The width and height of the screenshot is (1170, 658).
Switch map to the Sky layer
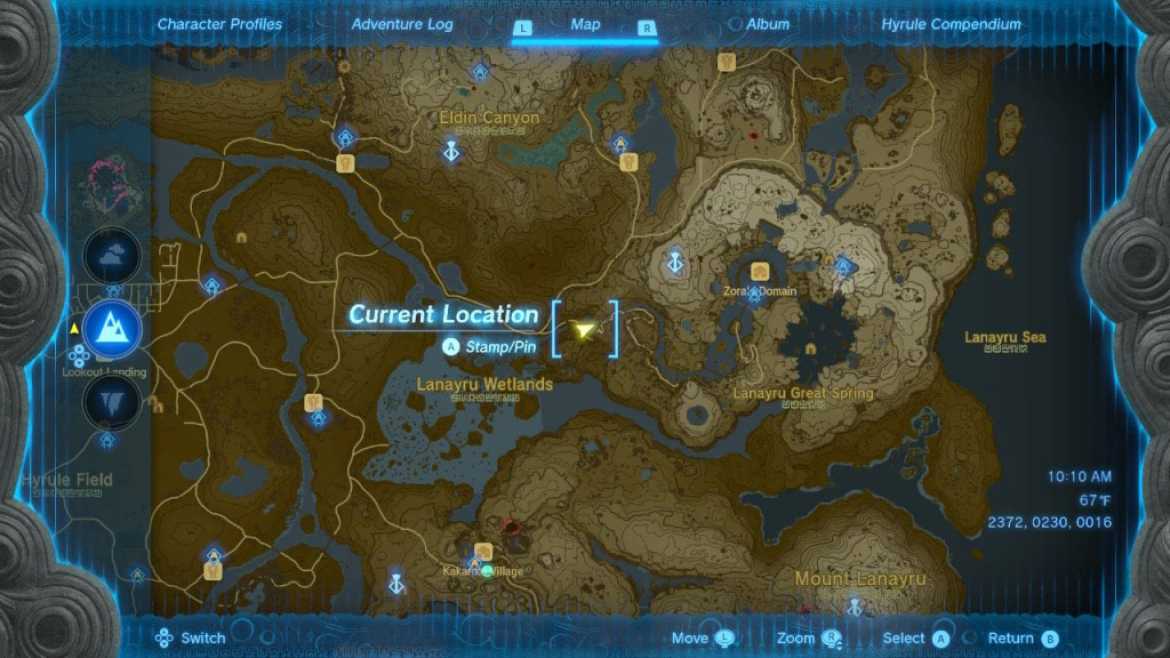click(111, 256)
